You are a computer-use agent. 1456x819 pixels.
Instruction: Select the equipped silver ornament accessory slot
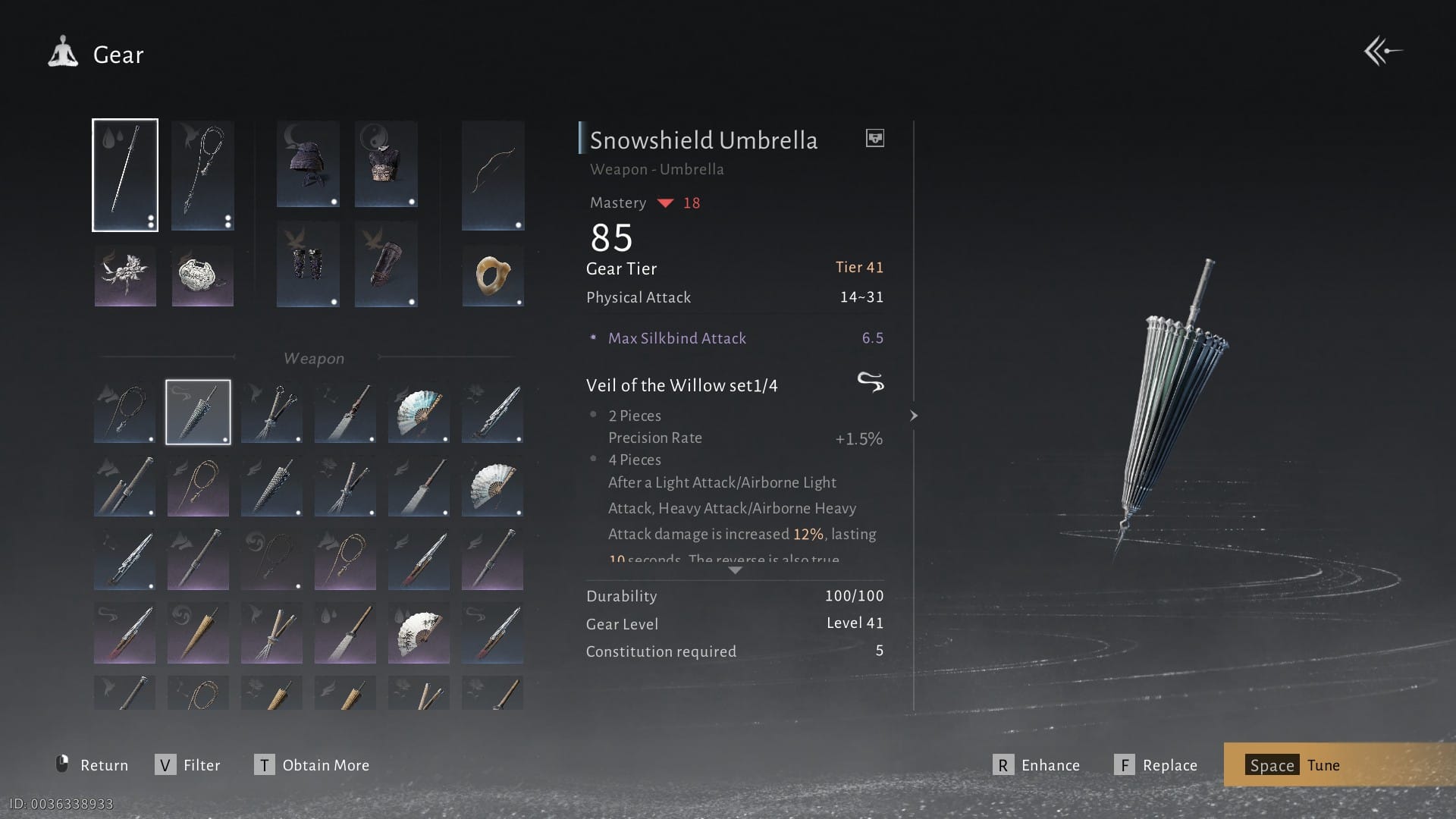pos(202,275)
